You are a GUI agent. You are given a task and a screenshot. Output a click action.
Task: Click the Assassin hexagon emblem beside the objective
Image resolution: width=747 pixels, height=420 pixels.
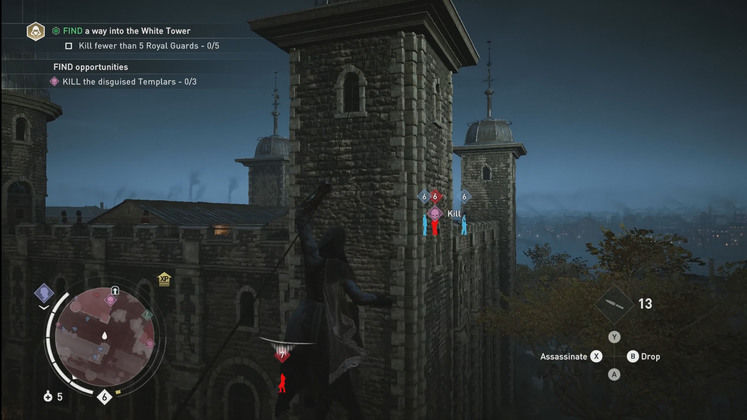pyautogui.click(x=35, y=32)
